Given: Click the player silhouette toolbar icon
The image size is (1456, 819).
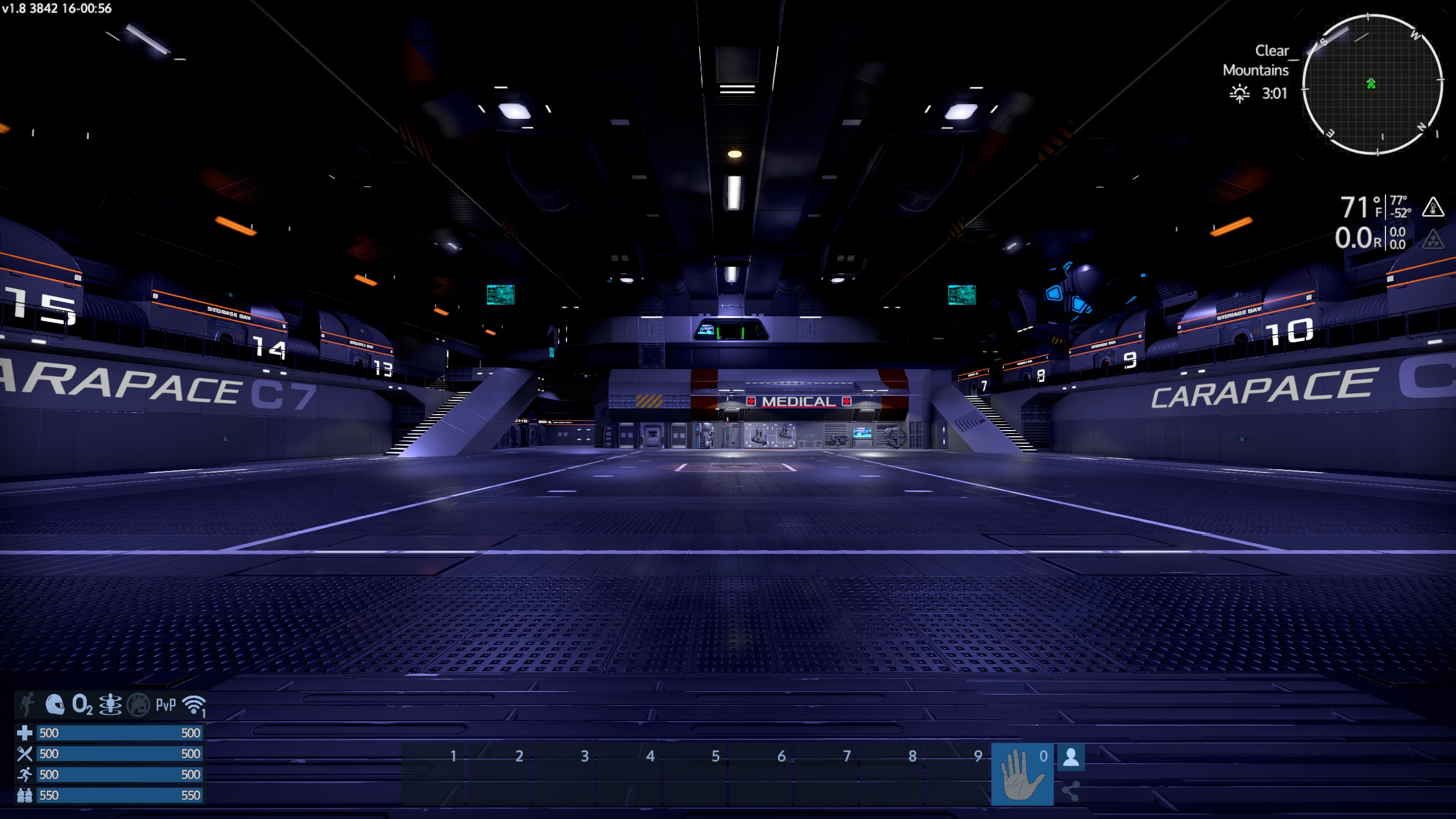Looking at the screenshot, I should pos(1071,757).
